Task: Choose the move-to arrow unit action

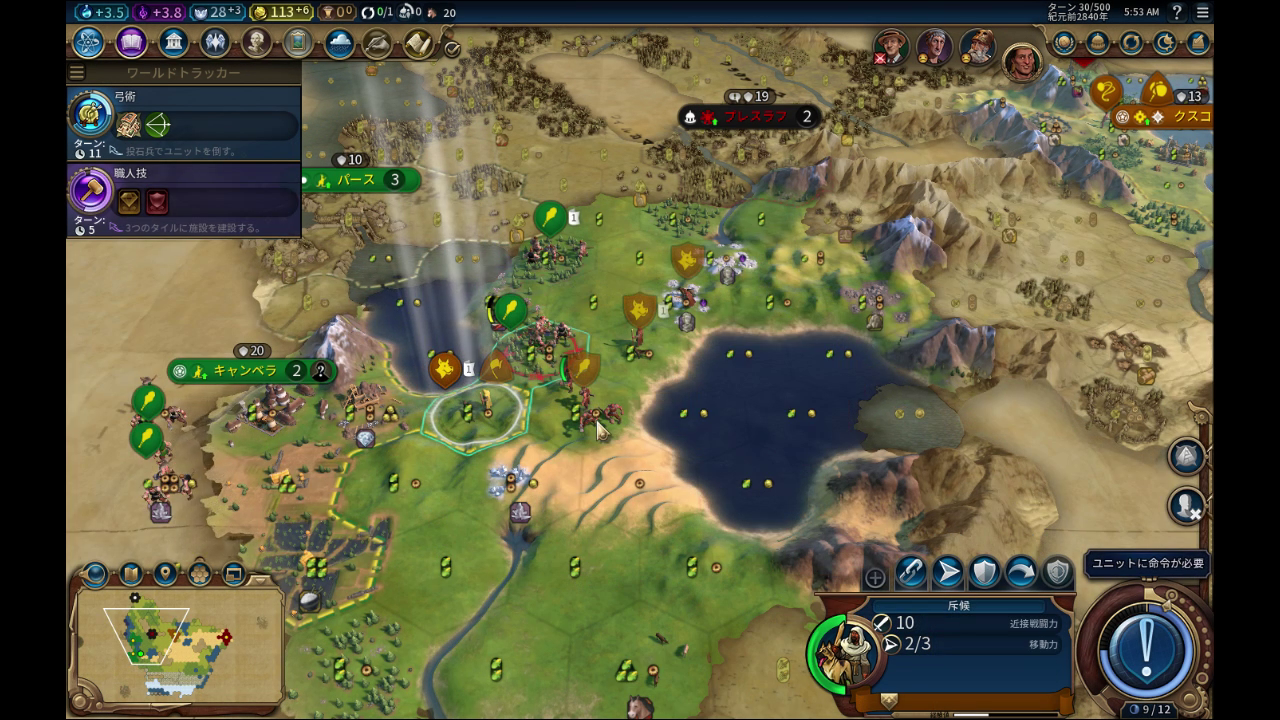Action: click(947, 572)
